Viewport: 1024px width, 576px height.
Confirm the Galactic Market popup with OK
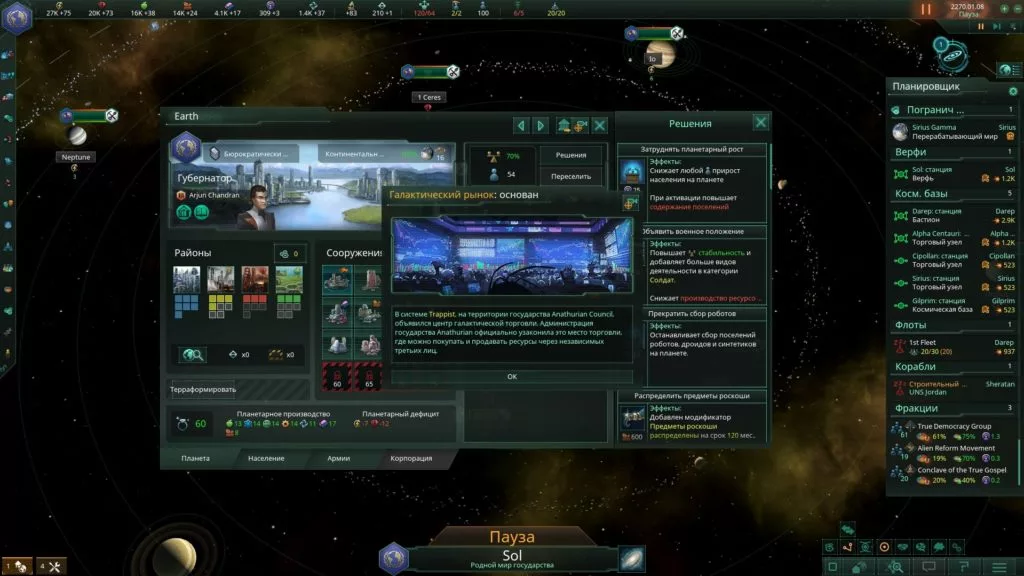click(x=512, y=376)
